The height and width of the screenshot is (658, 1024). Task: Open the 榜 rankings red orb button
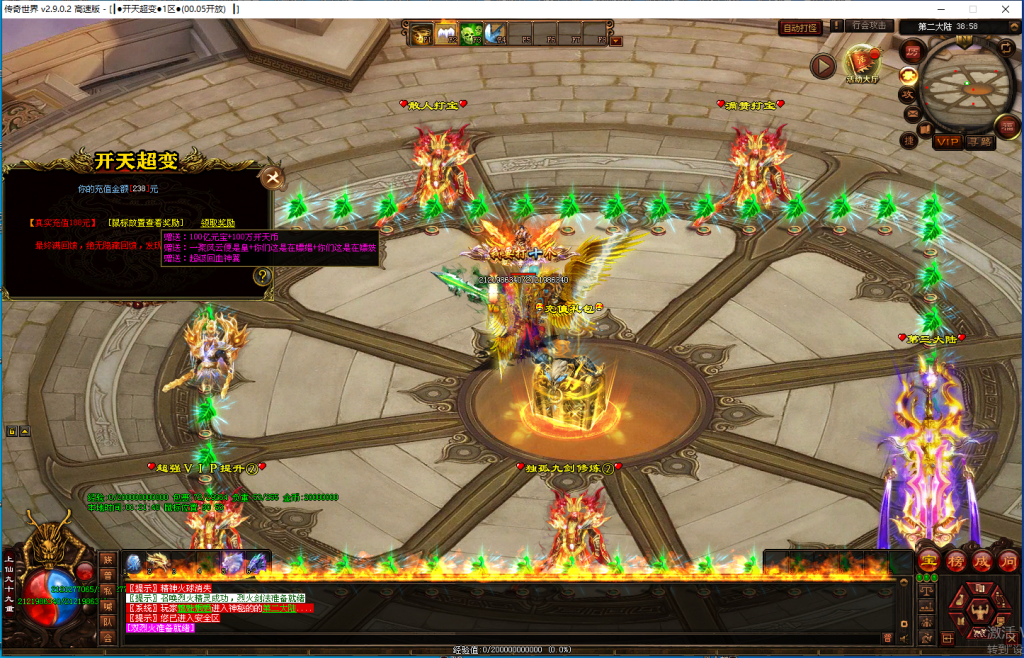click(x=955, y=561)
